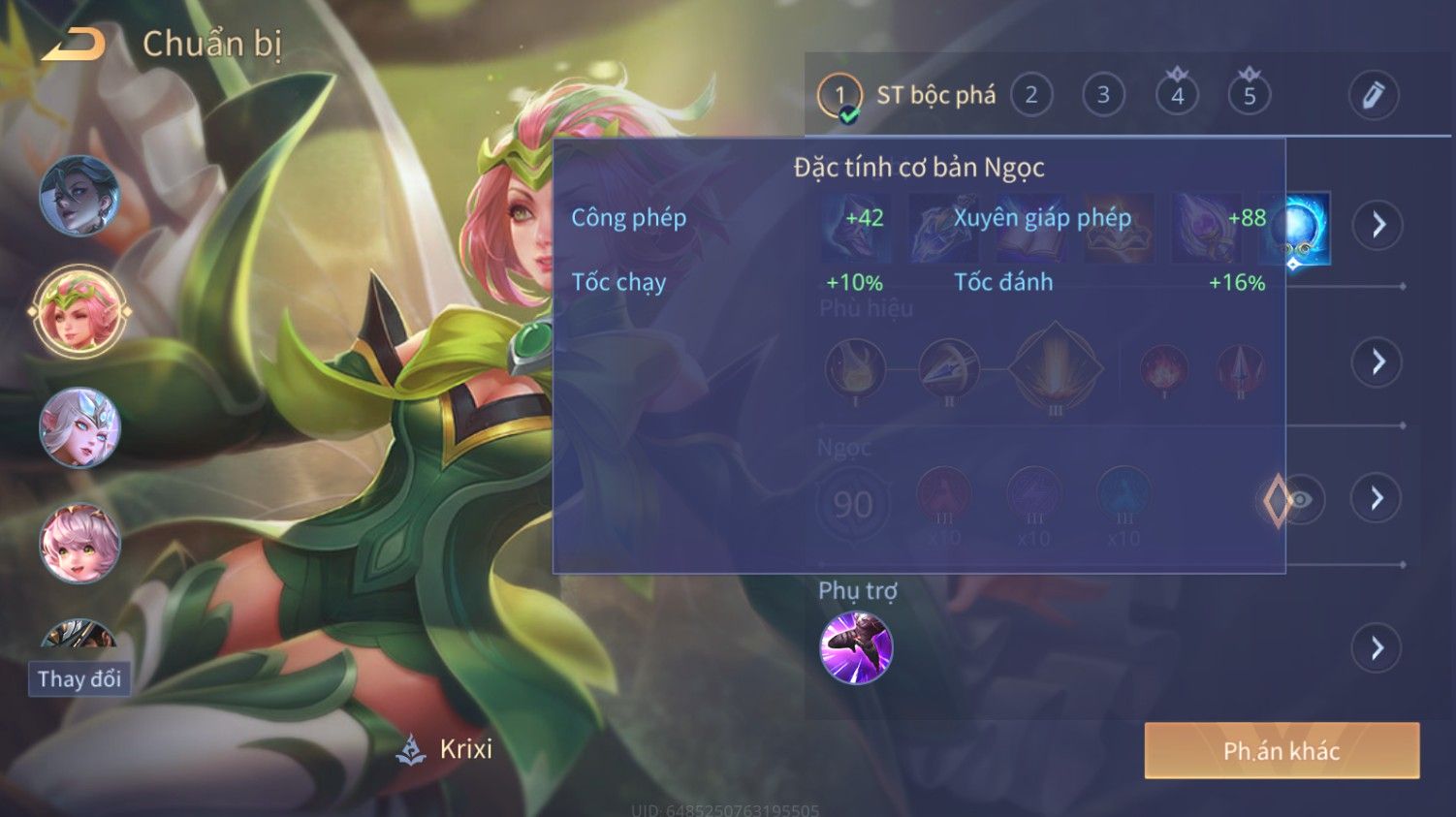Switch to preset slot 3
Image resolution: width=1456 pixels, height=817 pixels.
(x=1103, y=95)
